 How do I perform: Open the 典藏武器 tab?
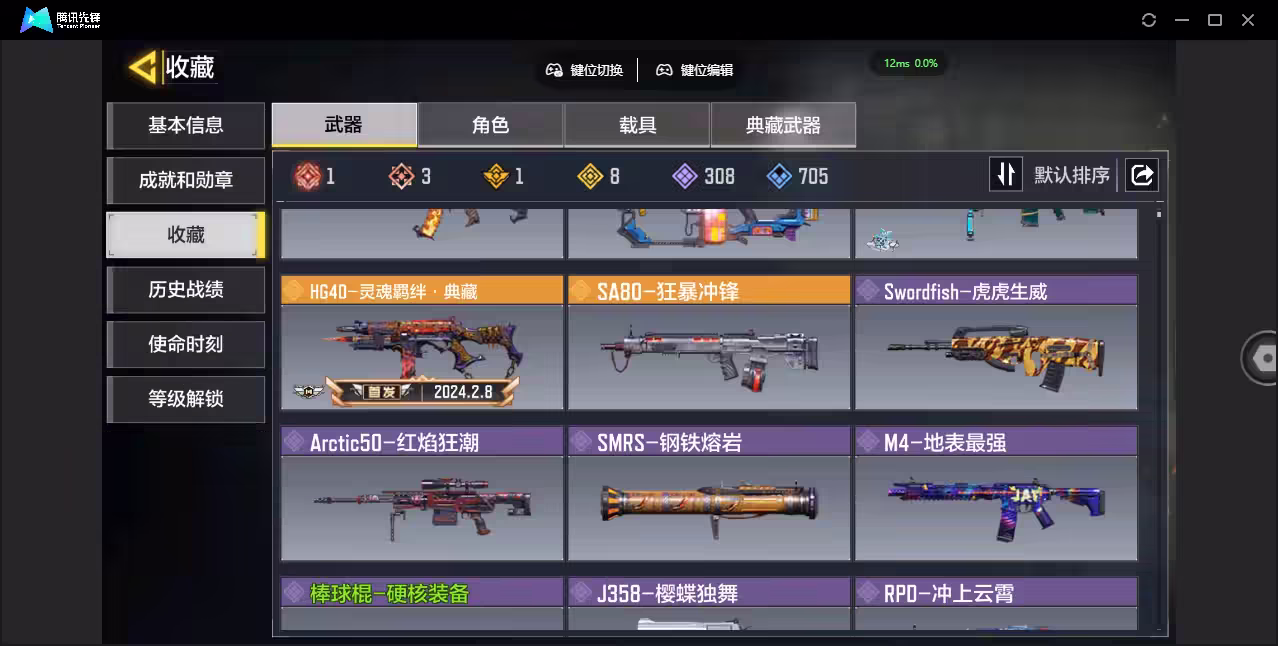click(x=783, y=125)
